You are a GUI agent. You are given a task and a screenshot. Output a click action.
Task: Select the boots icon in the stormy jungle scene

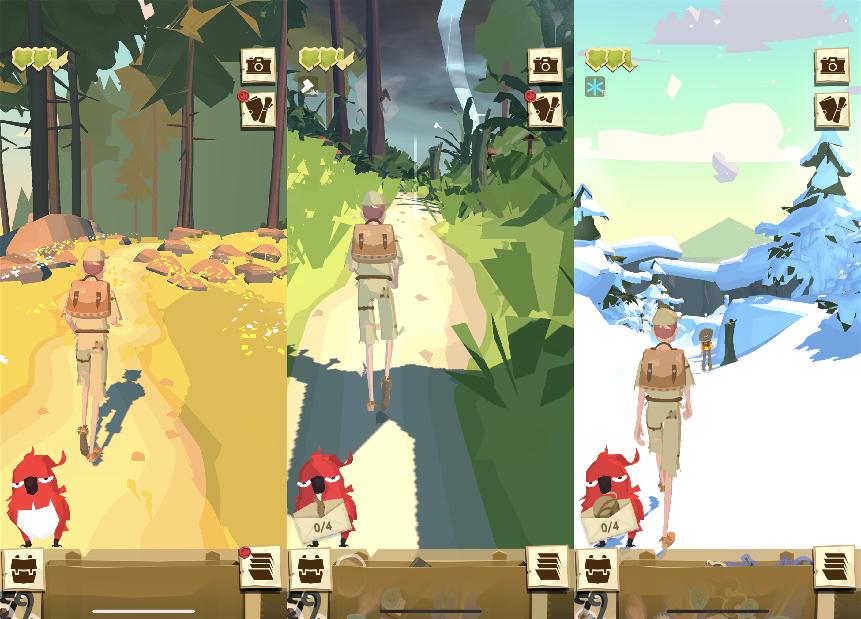pyautogui.click(x=546, y=110)
